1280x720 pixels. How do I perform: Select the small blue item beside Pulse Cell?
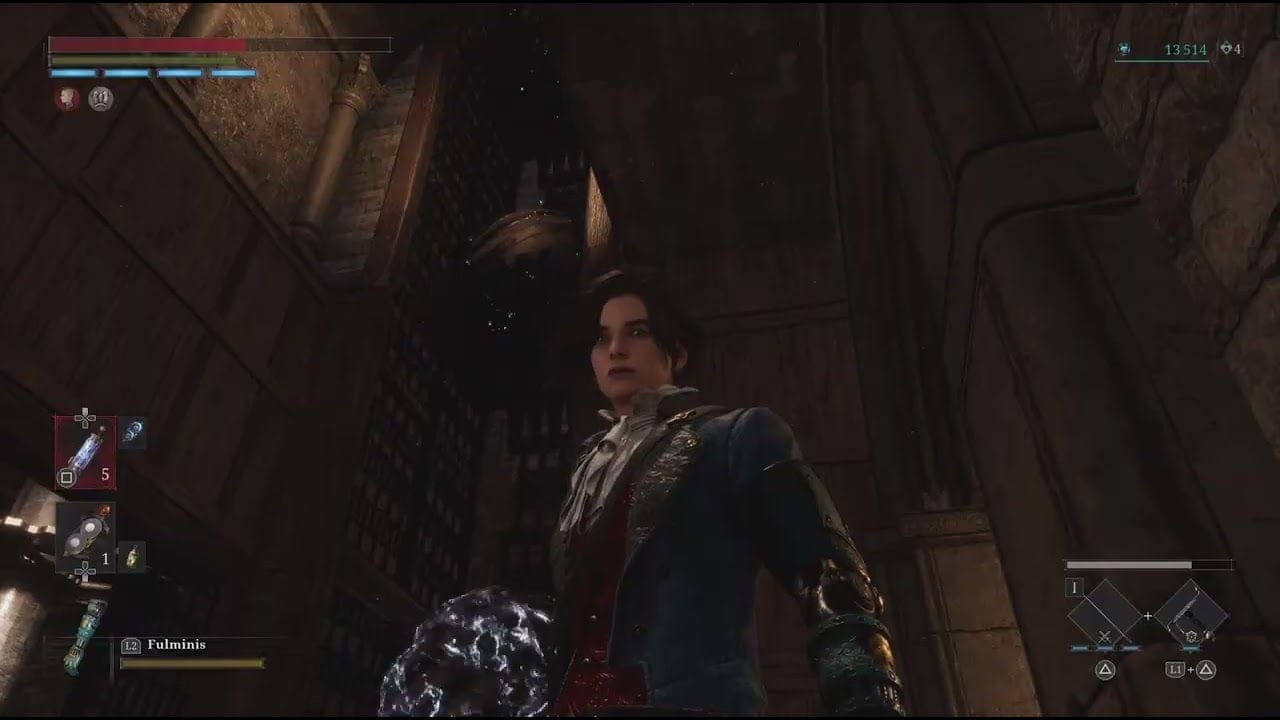coord(132,432)
